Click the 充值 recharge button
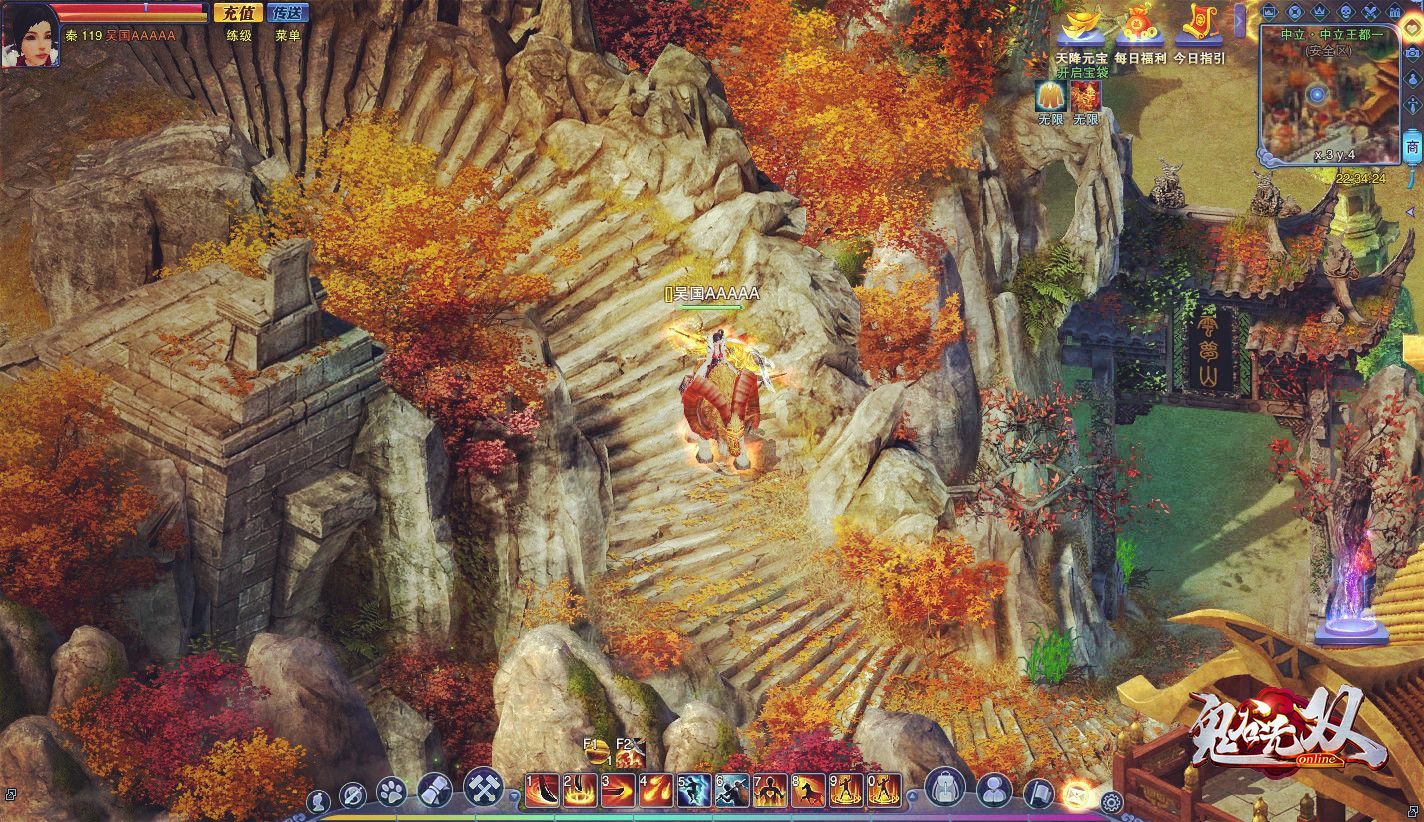This screenshot has width=1424, height=822. tap(238, 13)
